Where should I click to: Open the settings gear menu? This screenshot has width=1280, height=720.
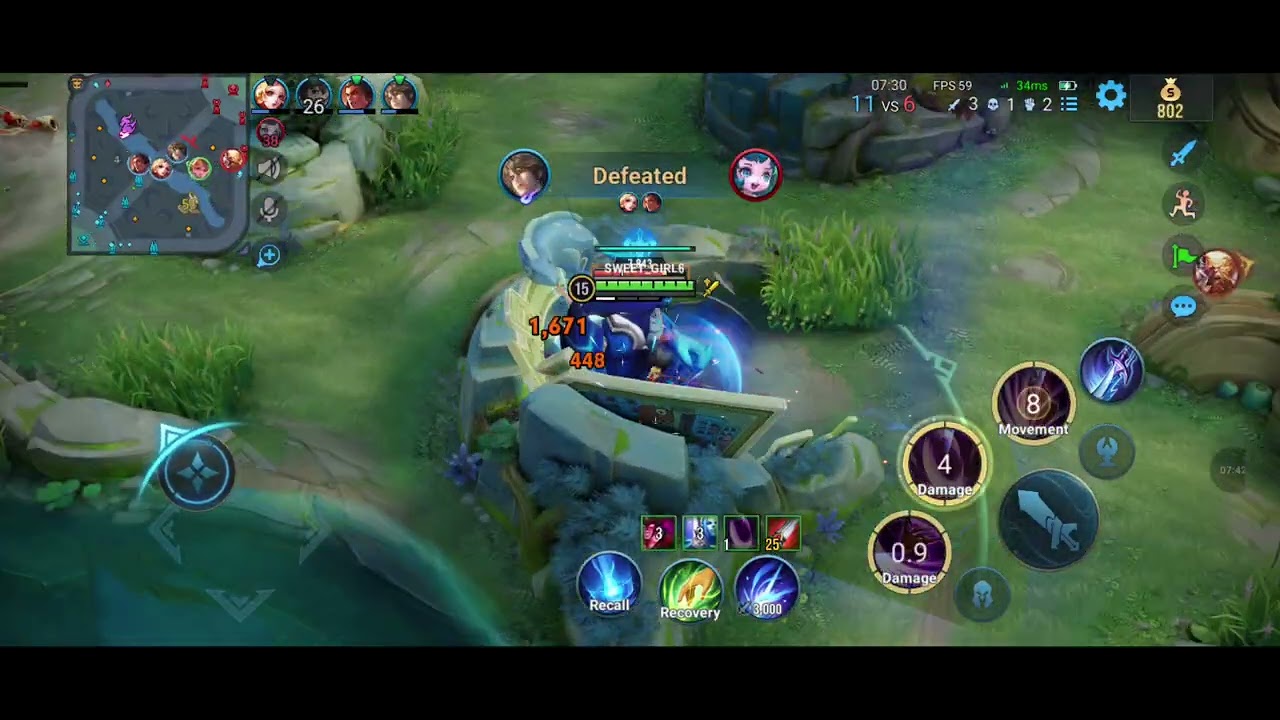click(1111, 96)
